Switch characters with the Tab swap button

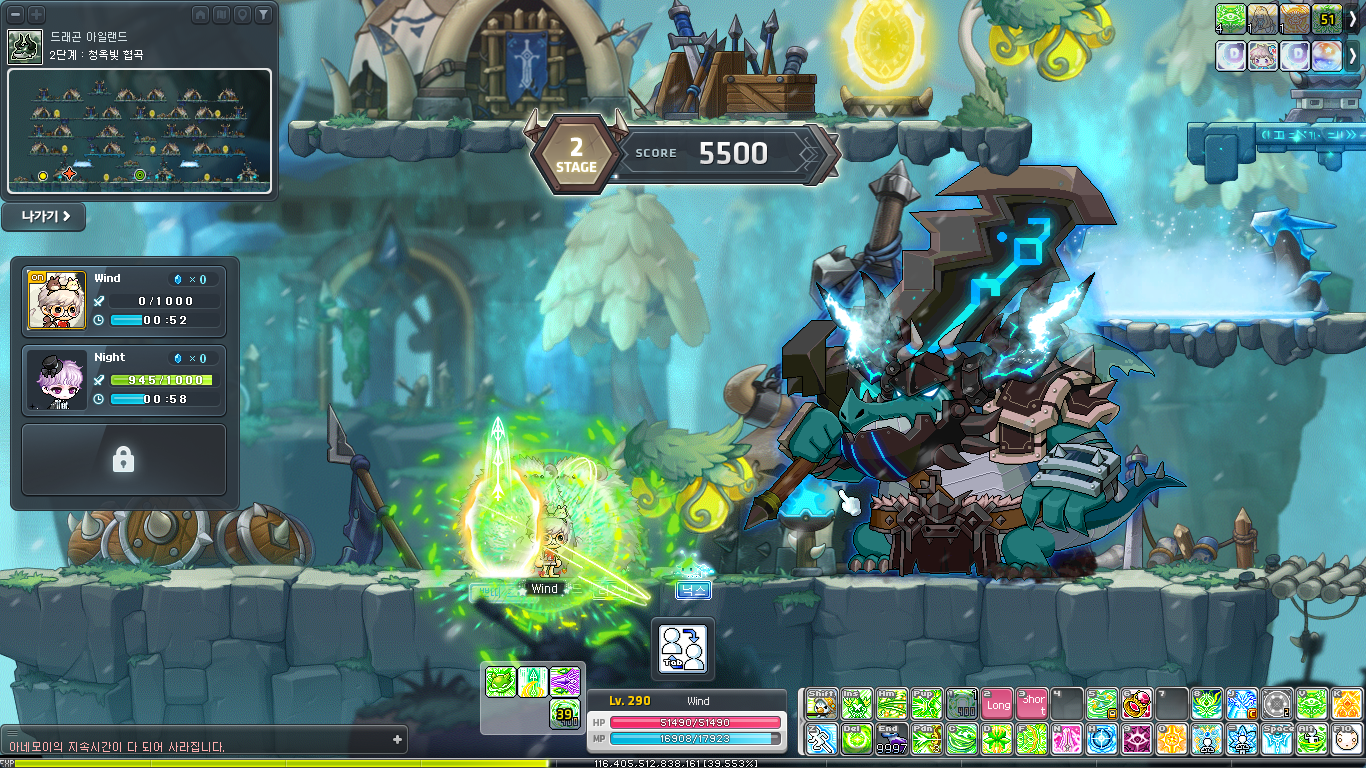[x=683, y=646]
